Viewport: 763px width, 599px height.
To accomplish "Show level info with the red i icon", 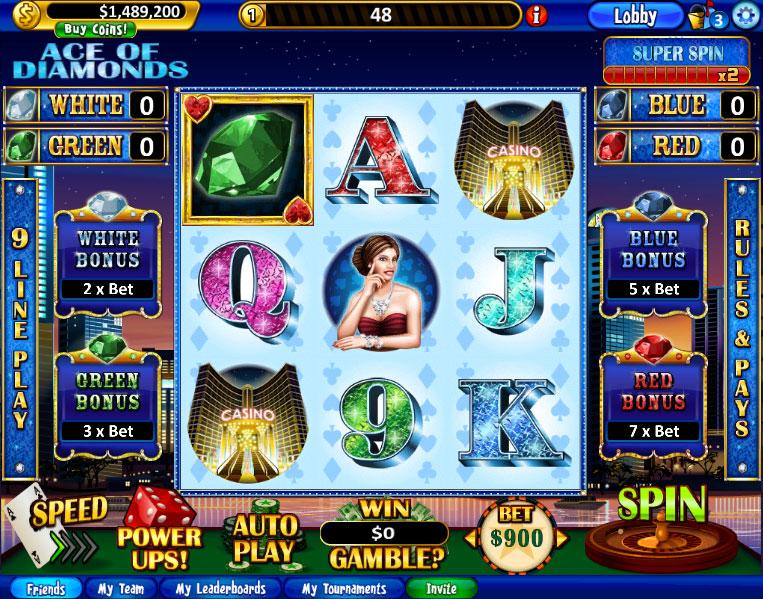I will pyautogui.click(x=537, y=15).
